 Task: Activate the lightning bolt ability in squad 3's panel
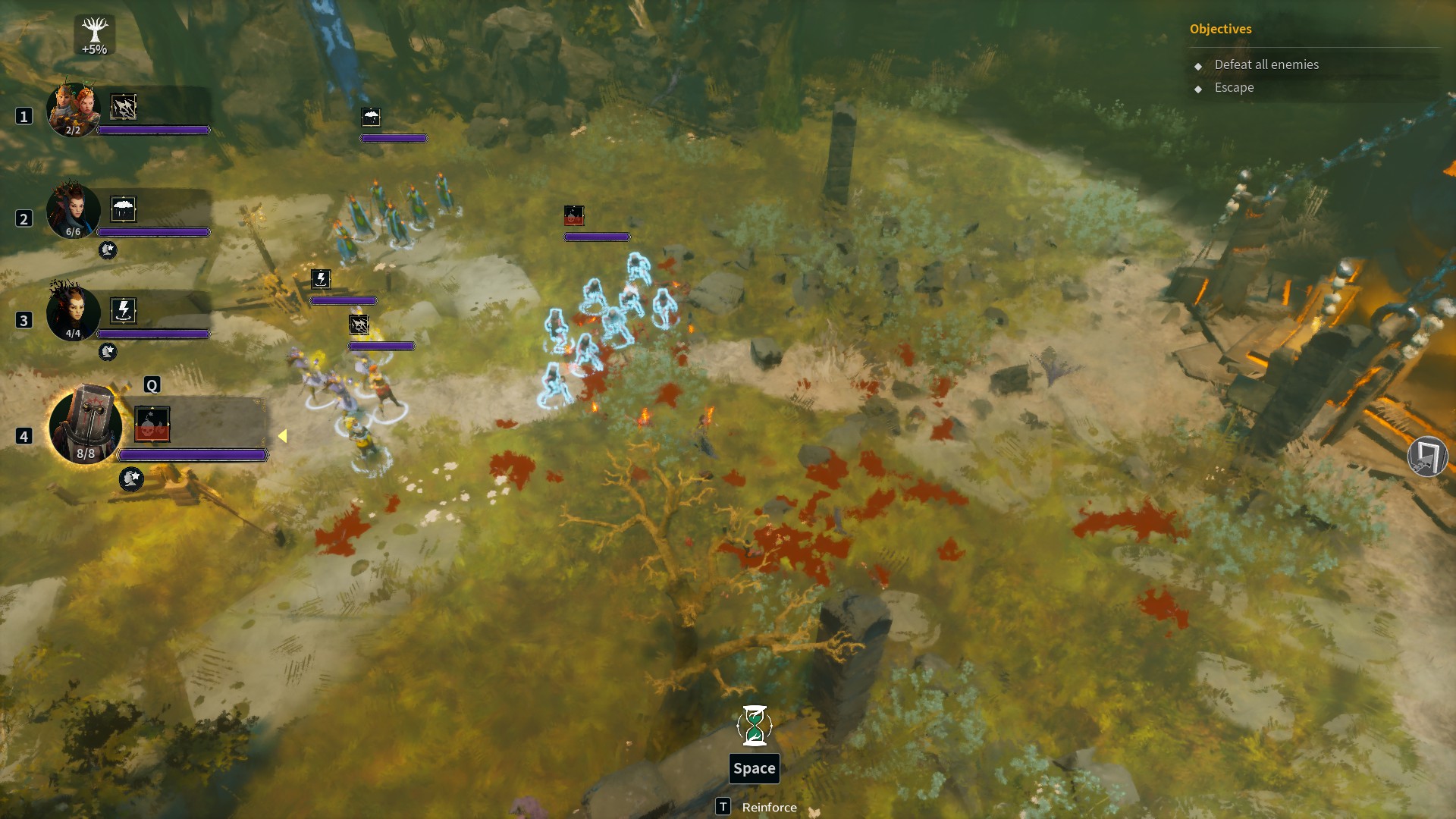[x=124, y=310]
